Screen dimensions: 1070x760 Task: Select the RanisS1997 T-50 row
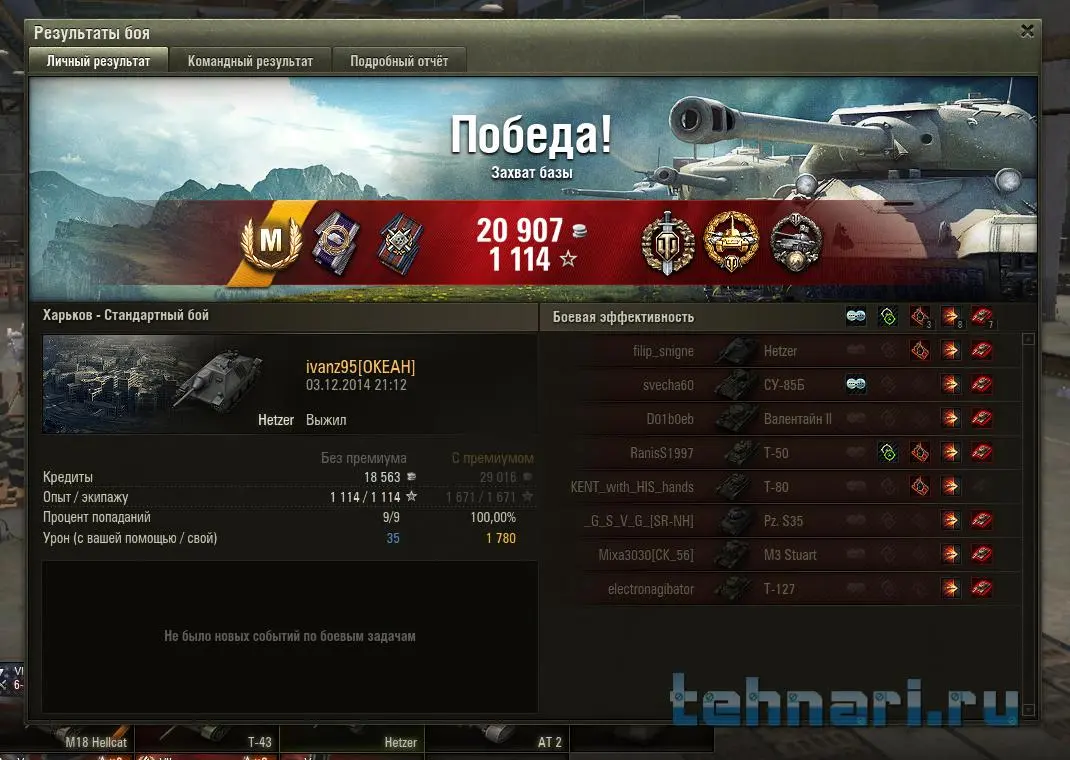780,453
